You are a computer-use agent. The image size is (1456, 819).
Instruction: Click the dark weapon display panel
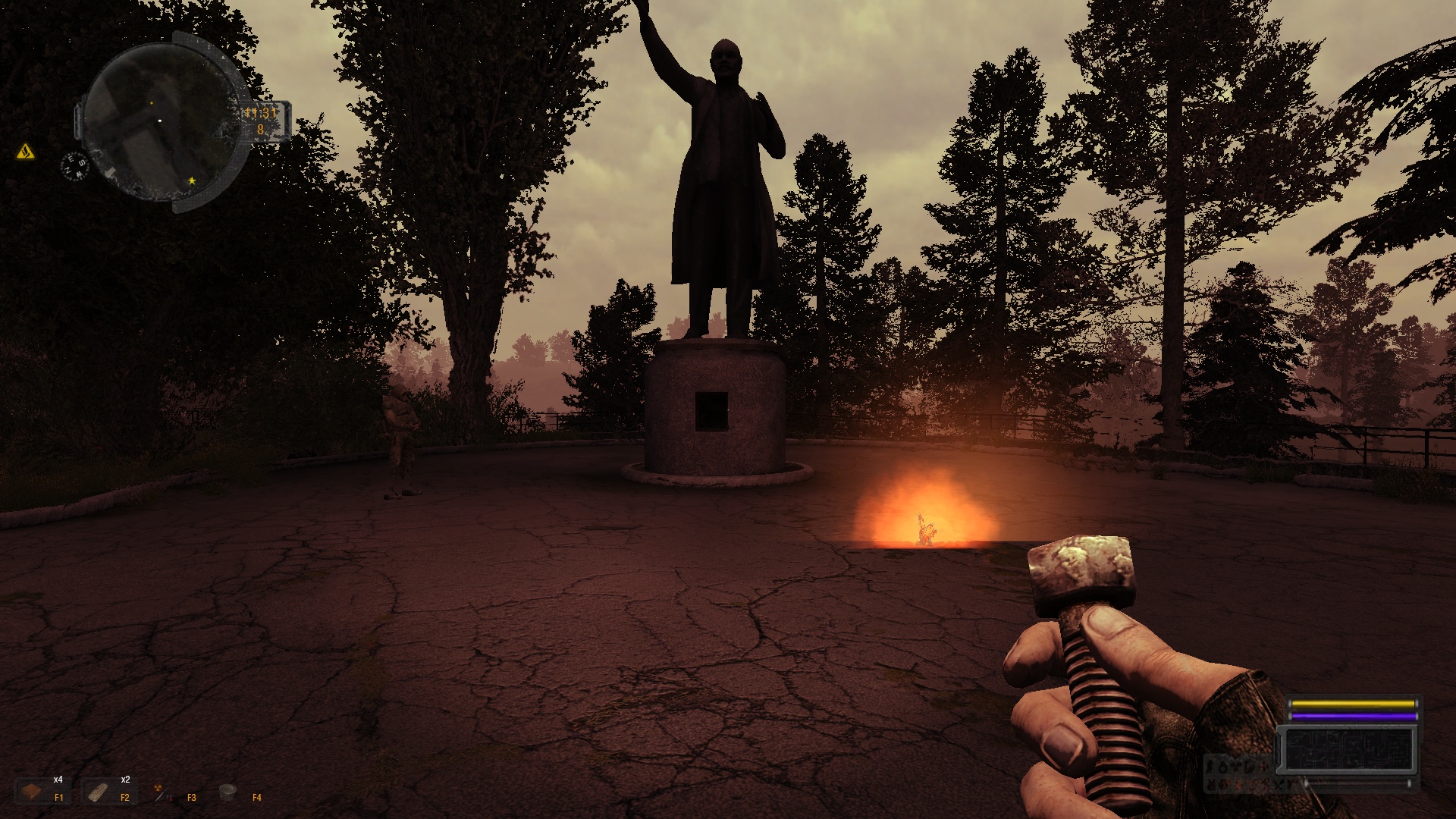click(x=1348, y=749)
